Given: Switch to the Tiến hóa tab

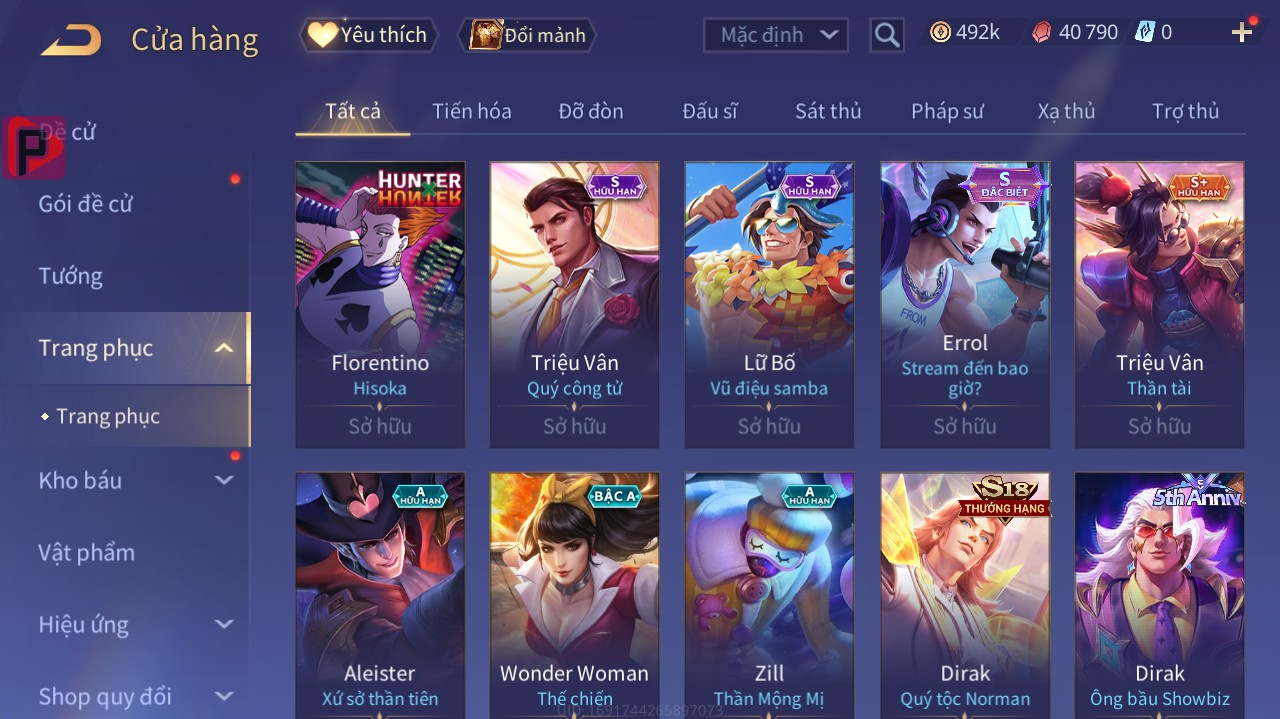Looking at the screenshot, I should pos(471,111).
